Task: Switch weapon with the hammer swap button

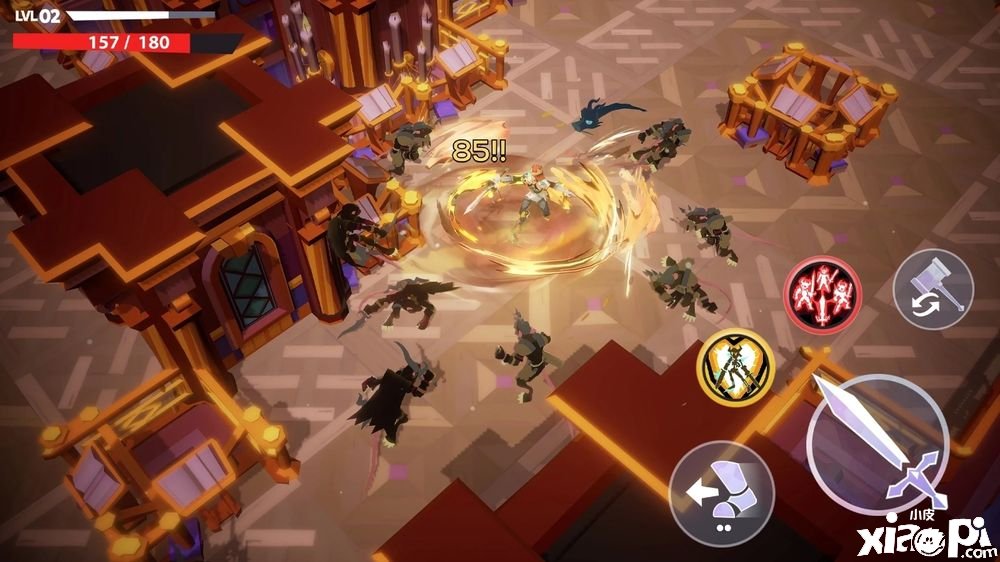Action: pyautogui.click(x=933, y=290)
